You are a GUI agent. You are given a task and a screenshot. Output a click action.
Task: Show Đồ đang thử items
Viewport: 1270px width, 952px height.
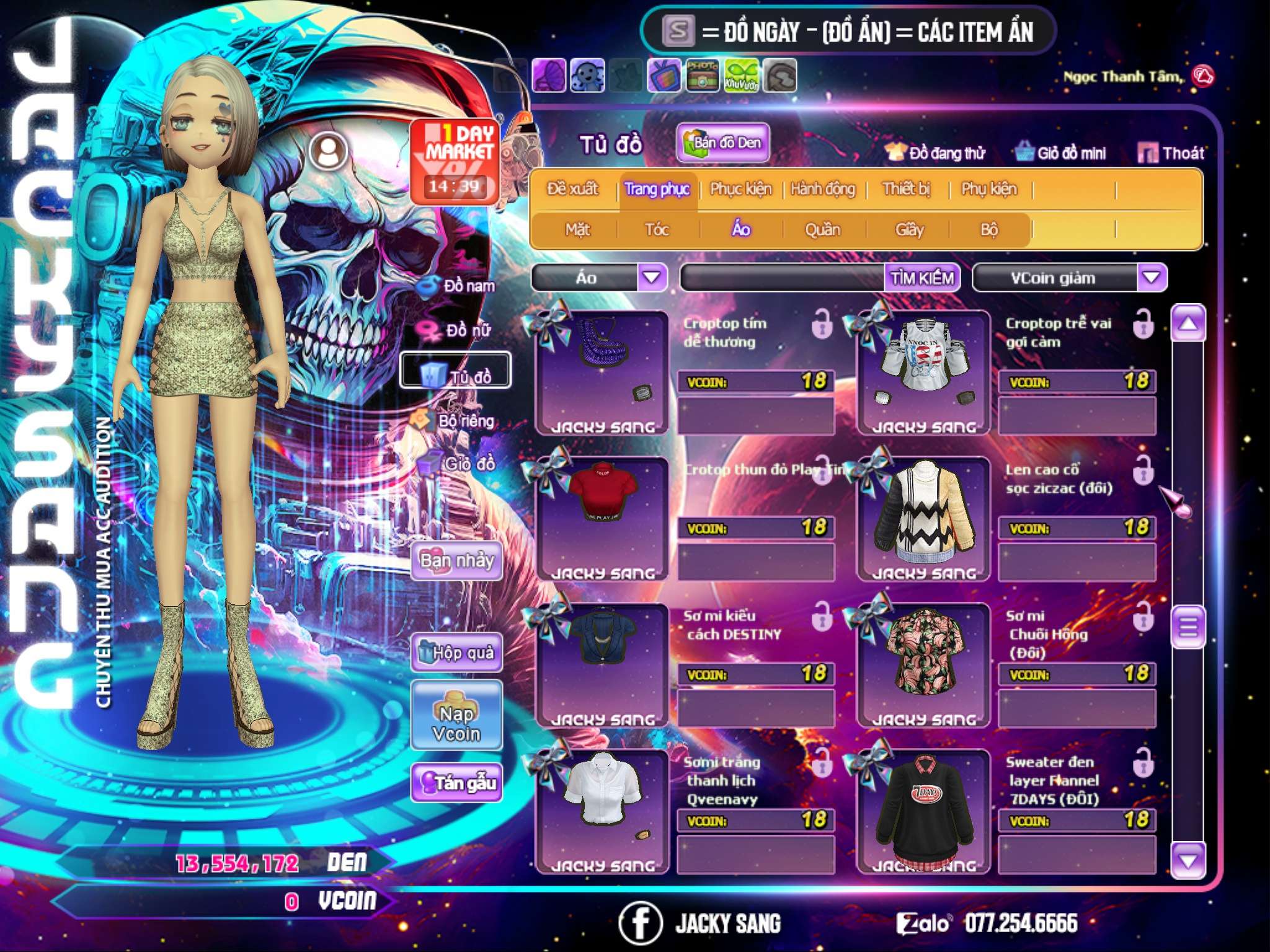[x=936, y=153]
